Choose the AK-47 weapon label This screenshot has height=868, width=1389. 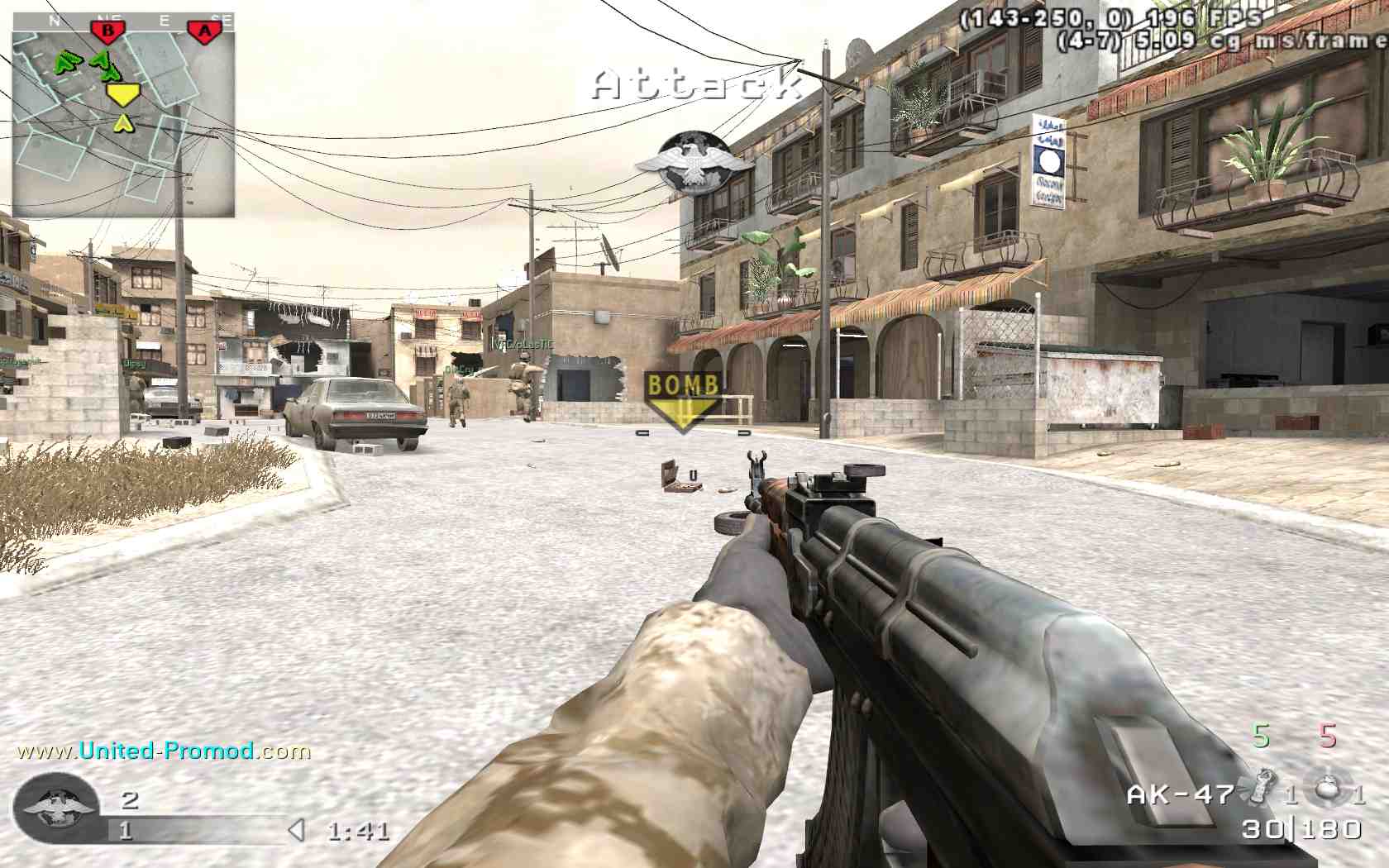tap(1180, 794)
